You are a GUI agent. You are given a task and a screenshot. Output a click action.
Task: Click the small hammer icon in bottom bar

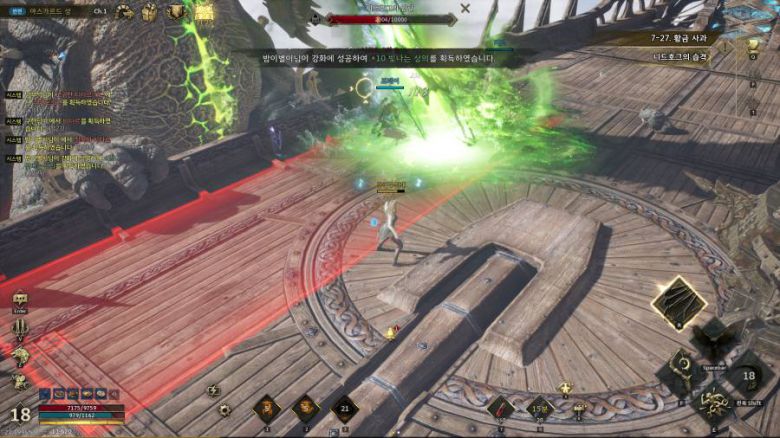point(579,409)
